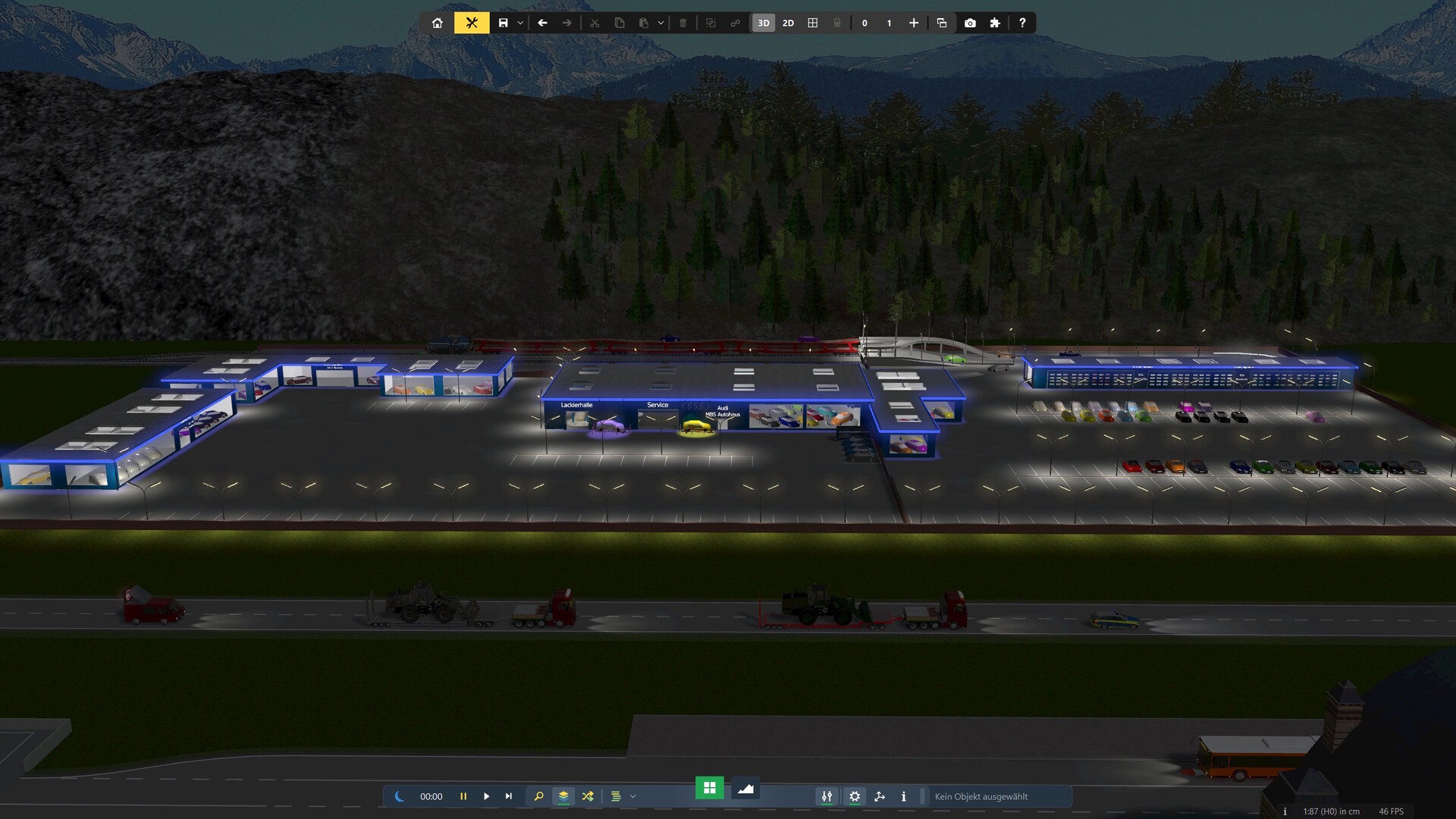Toggle the night mode moon icon
Image resolution: width=1456 pixels, height=819 pixels.
[400, 796]
